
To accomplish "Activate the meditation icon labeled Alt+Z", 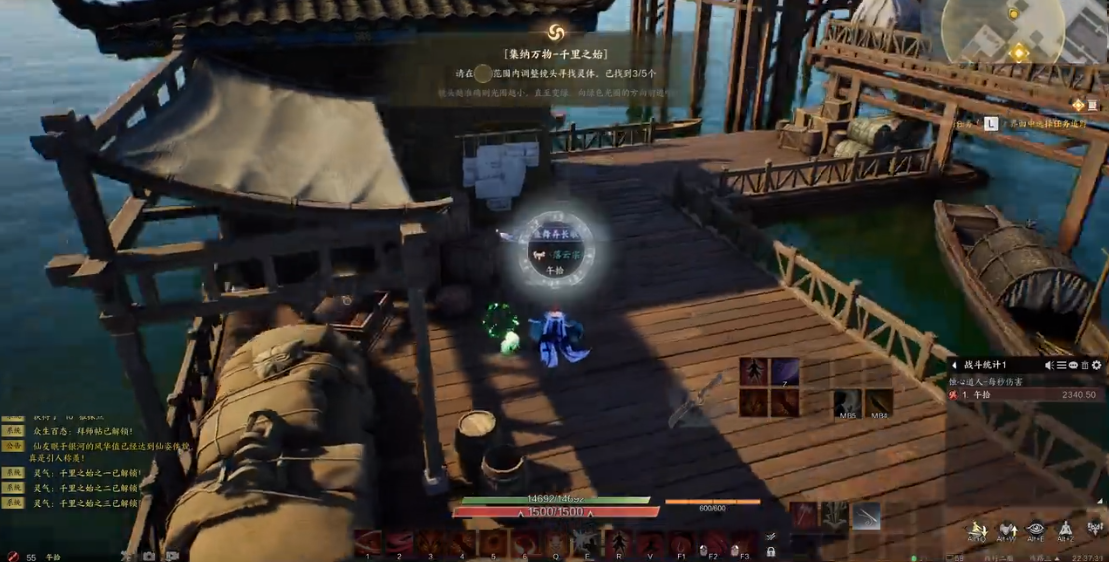I will click(1066, 529).
